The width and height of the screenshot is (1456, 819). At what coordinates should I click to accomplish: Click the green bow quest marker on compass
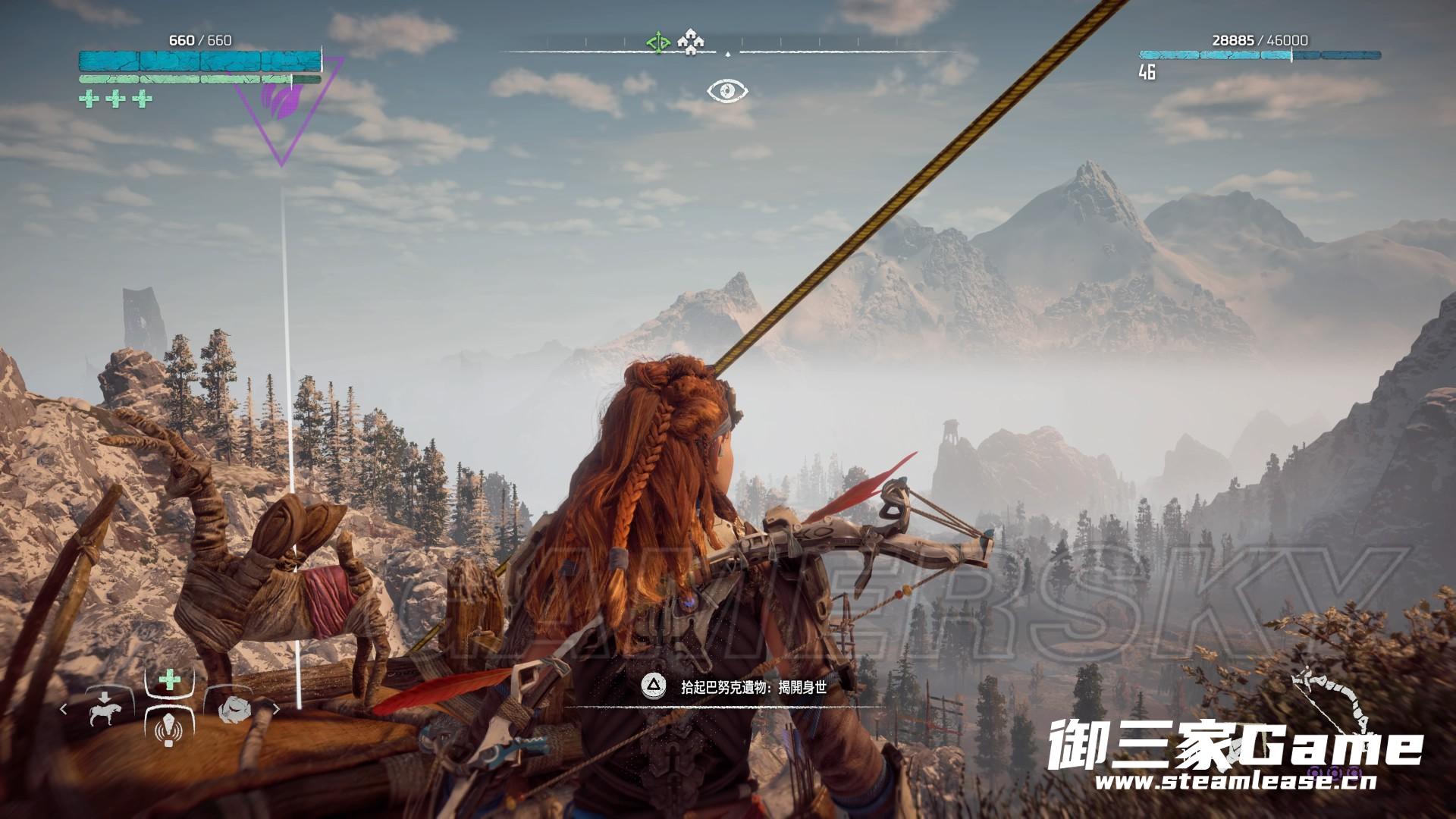pyautogui.click(x=657, y=42)
